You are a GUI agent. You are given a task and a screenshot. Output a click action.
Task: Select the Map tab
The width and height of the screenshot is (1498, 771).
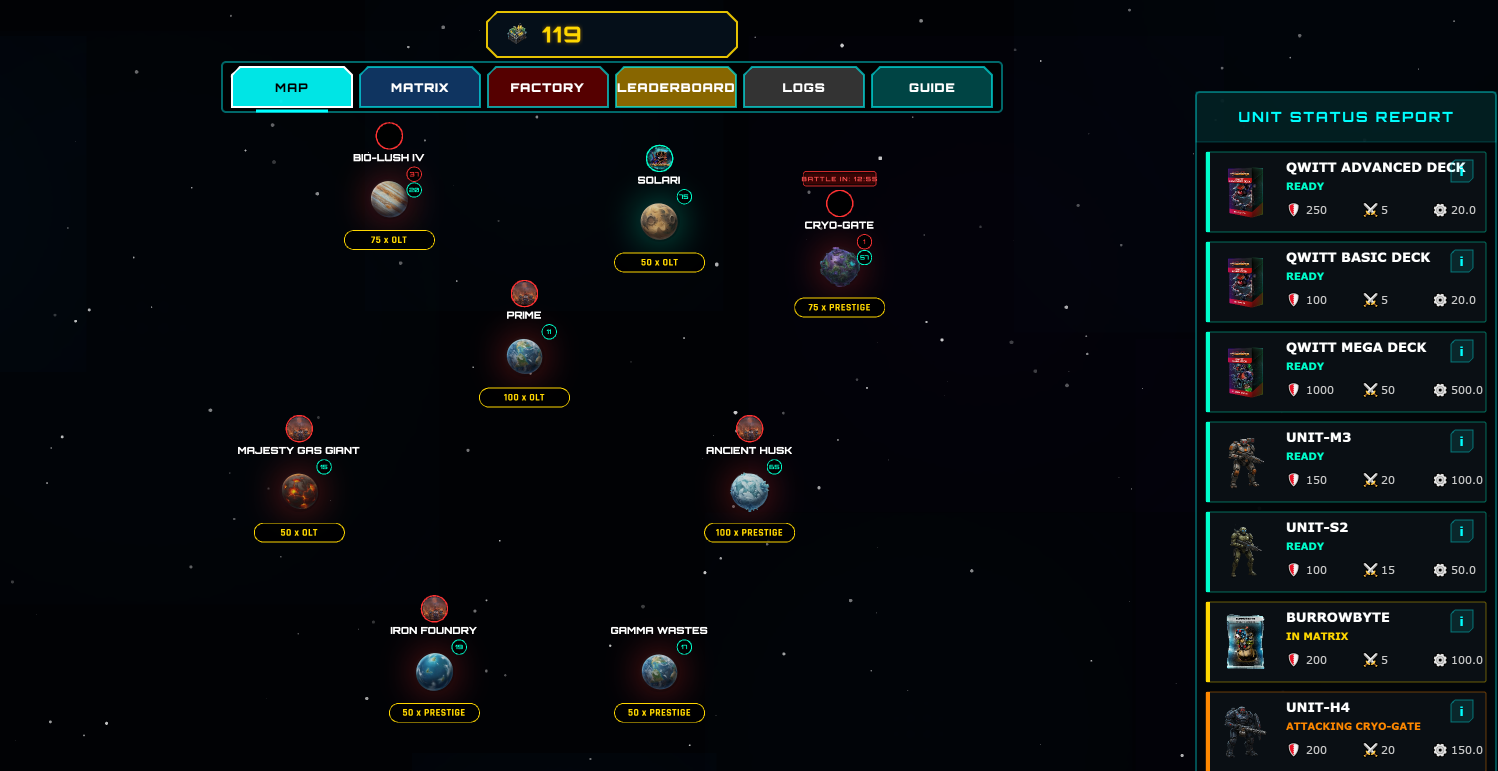pyautogui.click(x=292, y=88)
